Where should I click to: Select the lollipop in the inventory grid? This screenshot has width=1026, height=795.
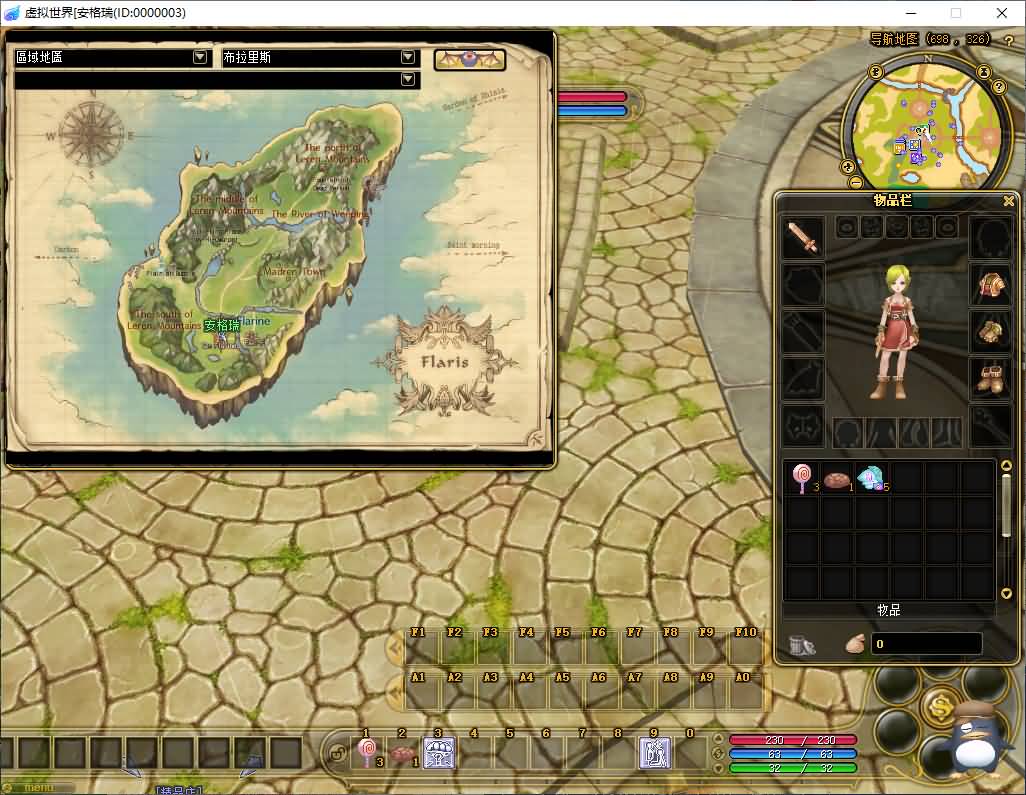802,478
